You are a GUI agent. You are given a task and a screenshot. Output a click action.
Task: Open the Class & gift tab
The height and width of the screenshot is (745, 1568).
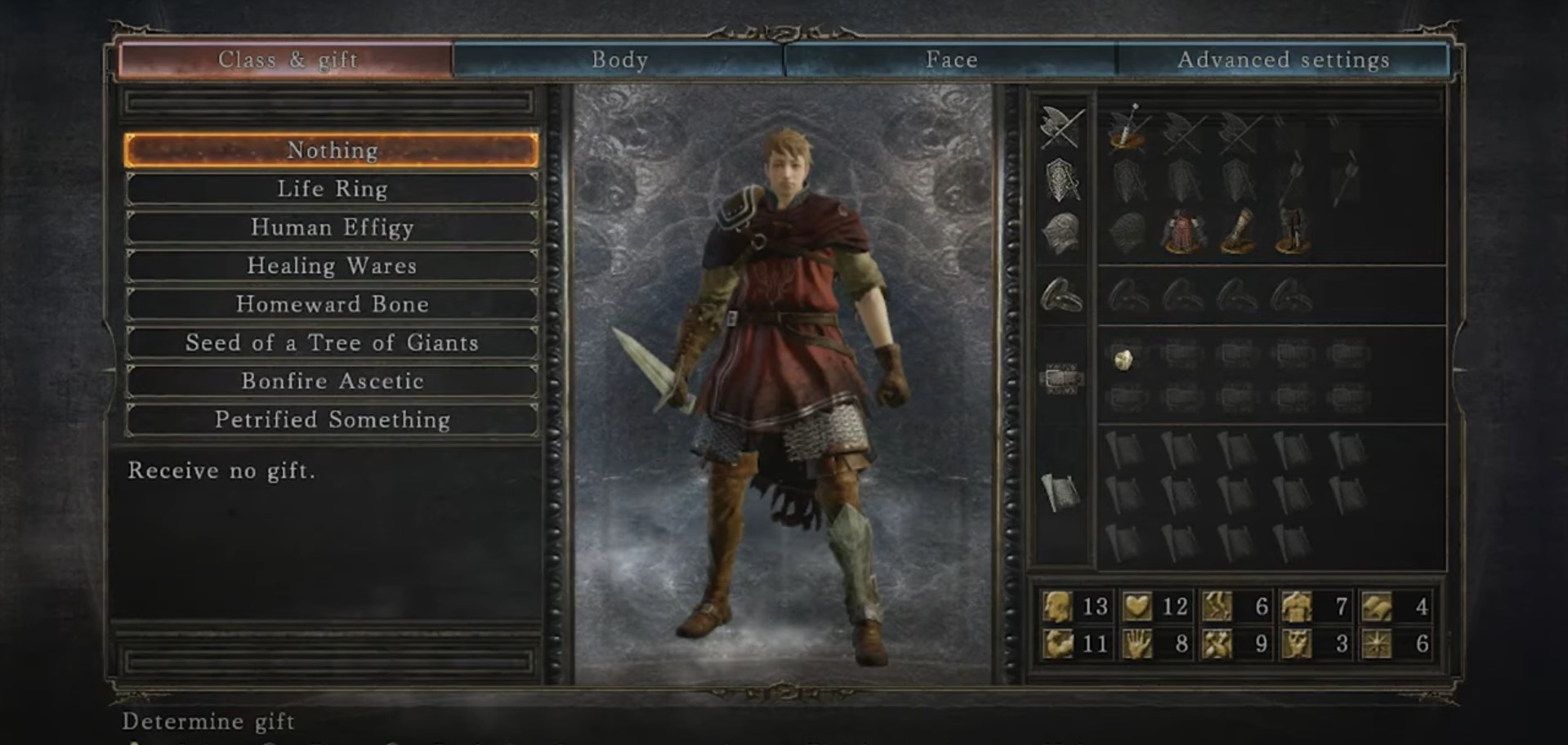287,60
